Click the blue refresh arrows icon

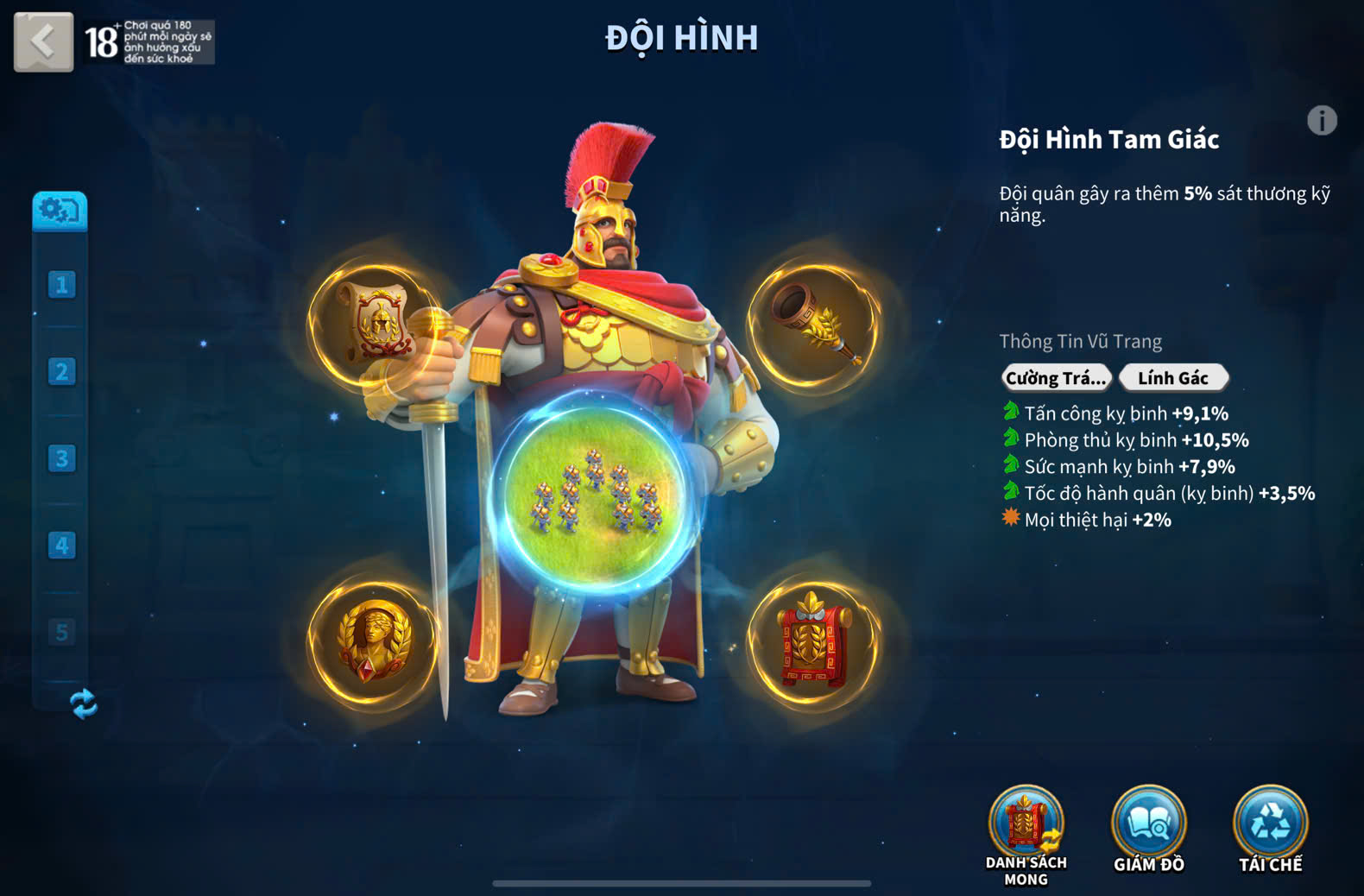84,704
